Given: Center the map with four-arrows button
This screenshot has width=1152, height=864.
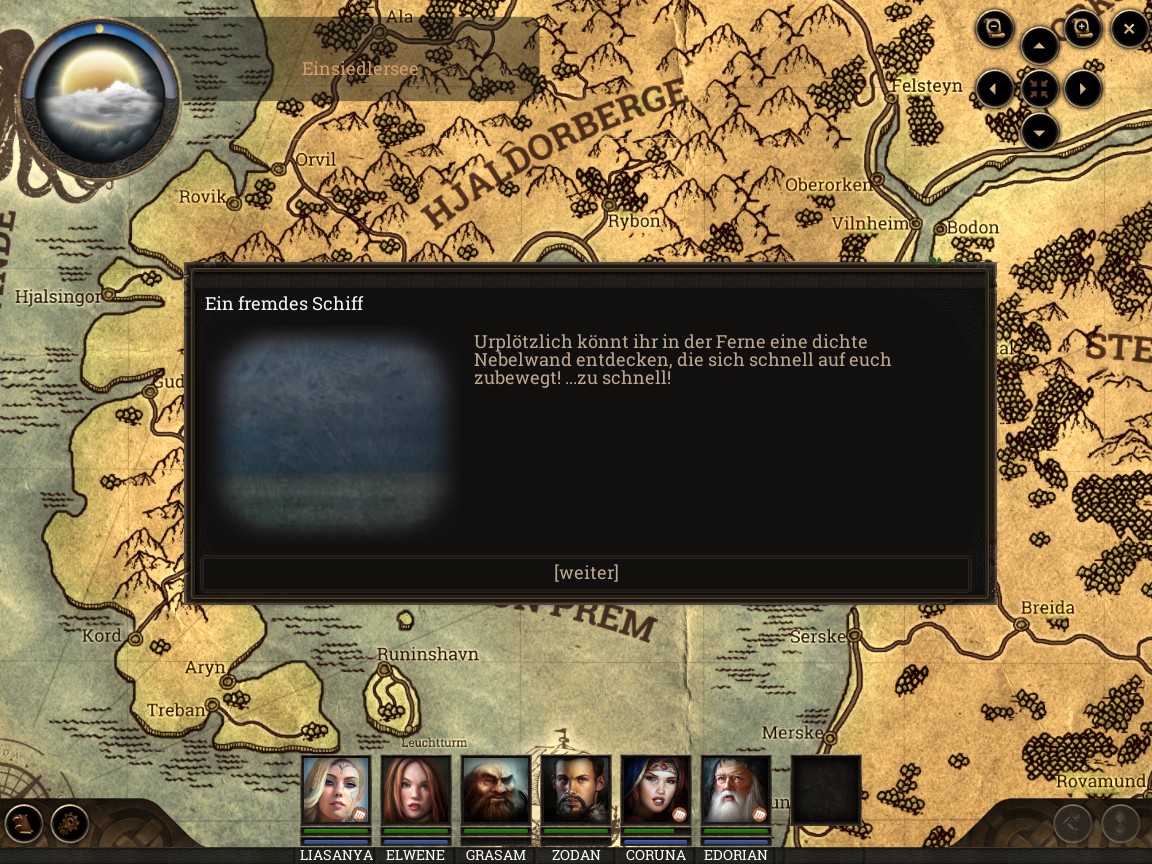Looking at the screenshot, I should (1040, 89).
